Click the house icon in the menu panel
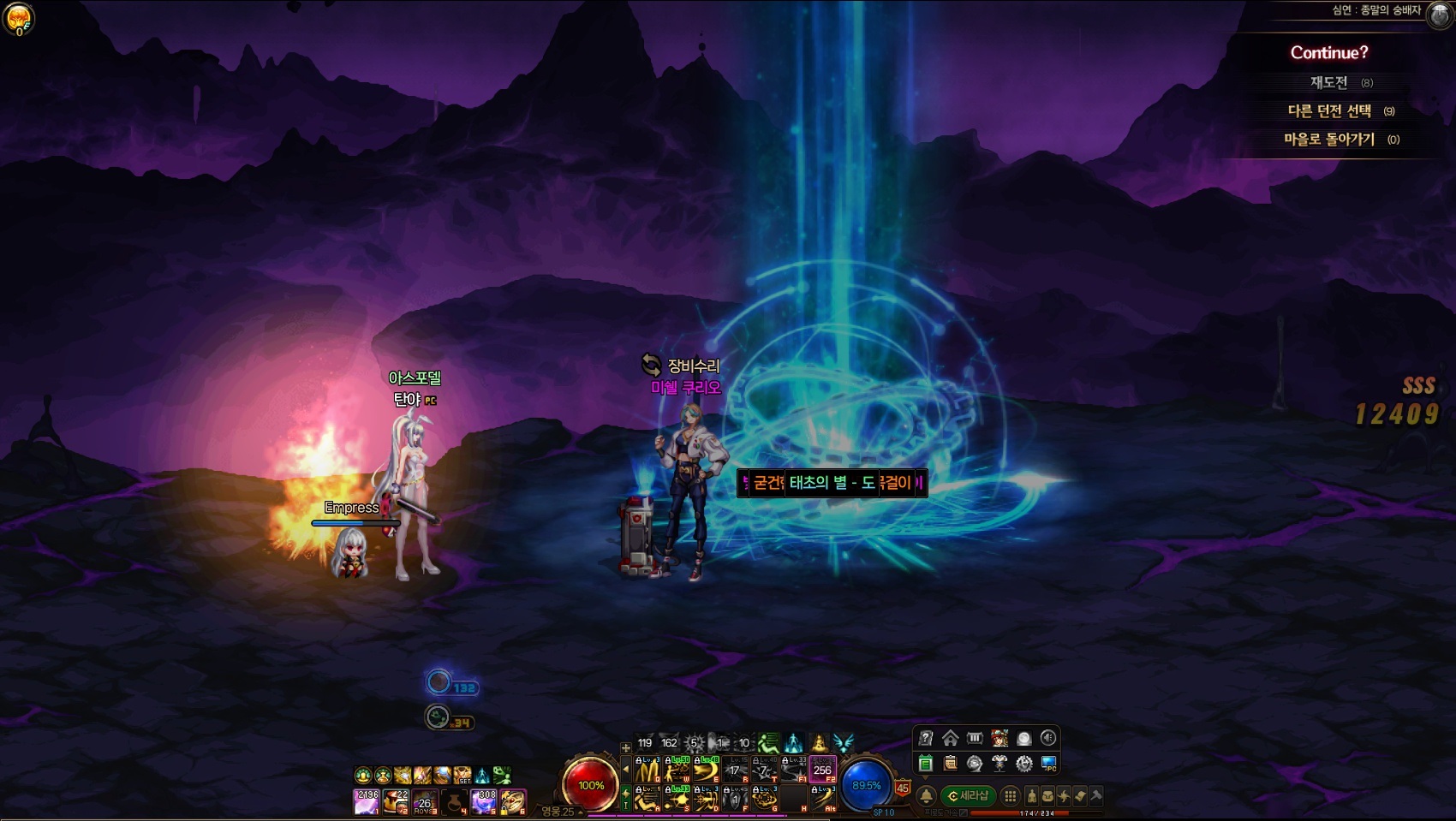The width and height of the screenshot is (1456, 821). pos(950,738)
